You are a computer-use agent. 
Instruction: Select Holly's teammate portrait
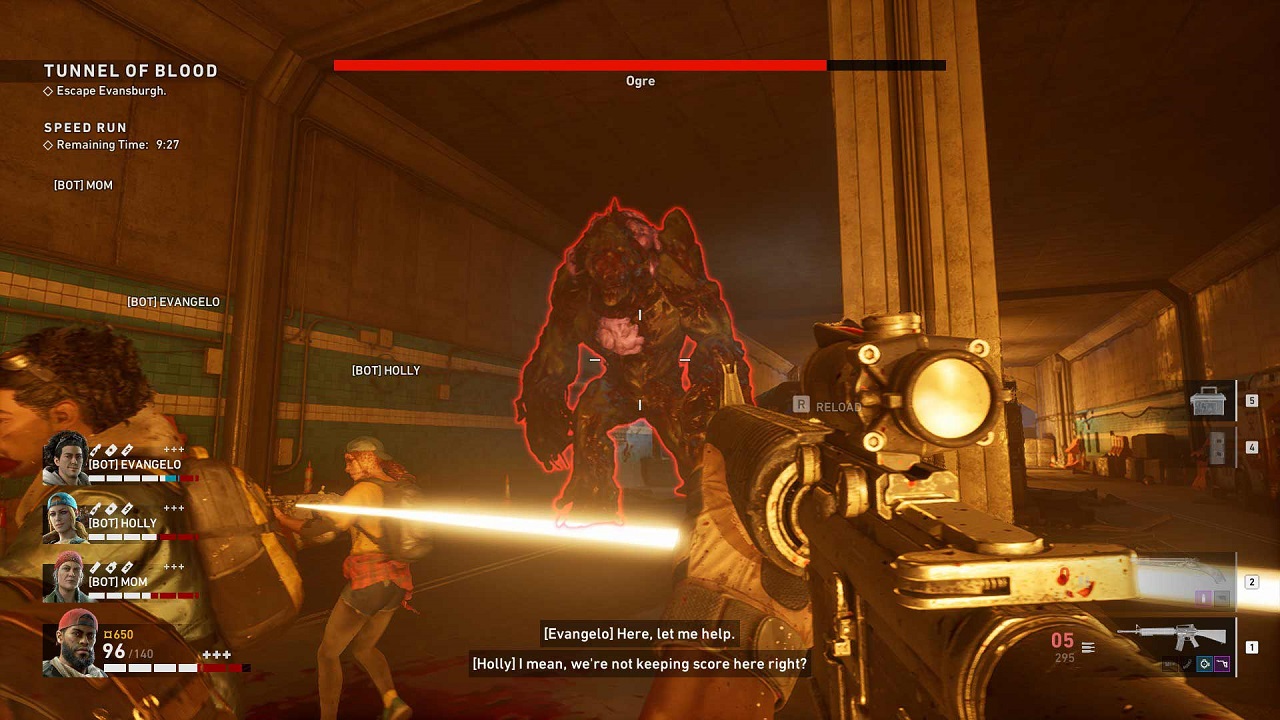65,518
